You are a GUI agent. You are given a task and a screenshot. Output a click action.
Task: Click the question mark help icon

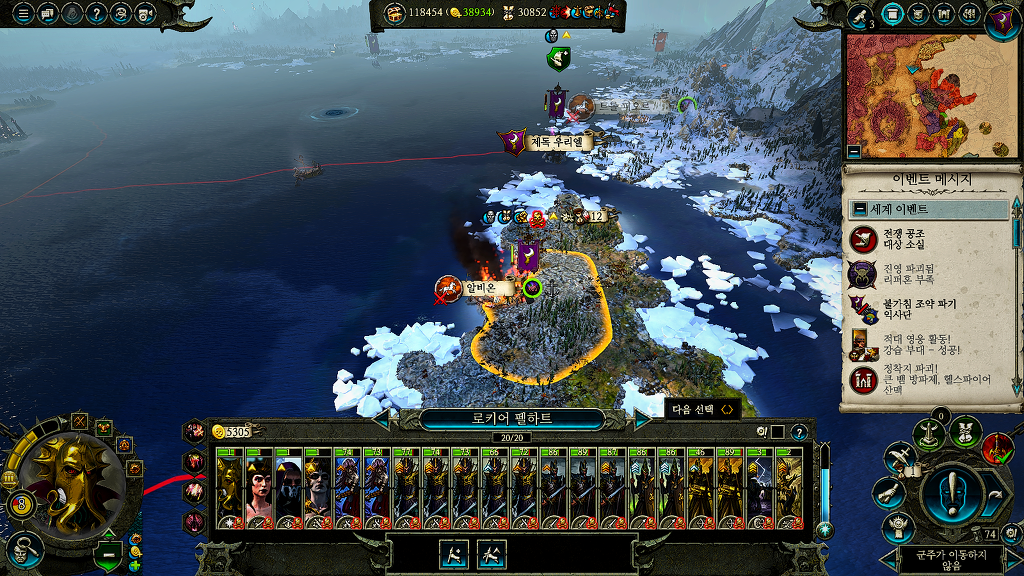pos(97,14)
